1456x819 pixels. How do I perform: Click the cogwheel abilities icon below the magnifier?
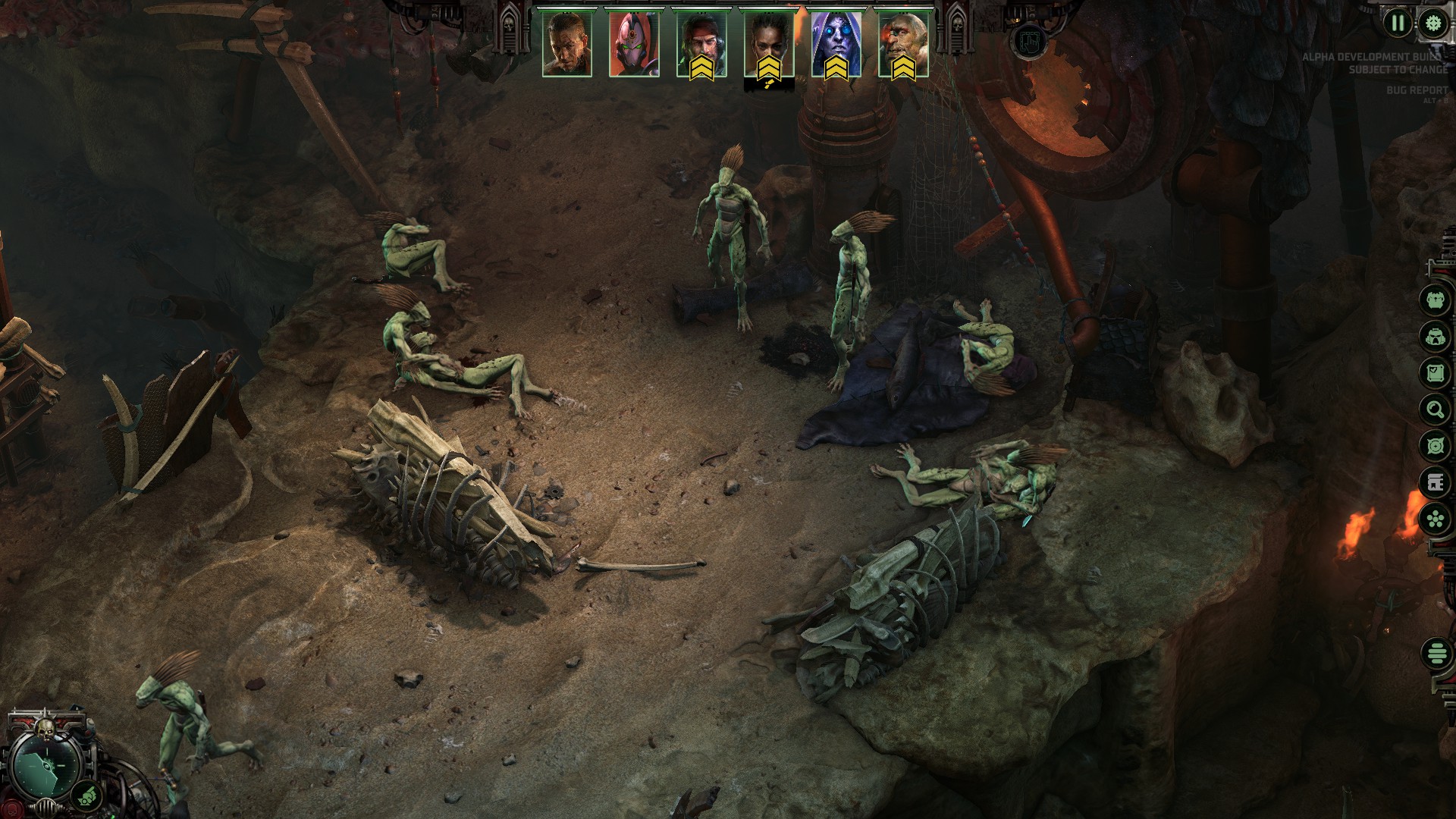pyautogui.click(x=1434, y=445)
